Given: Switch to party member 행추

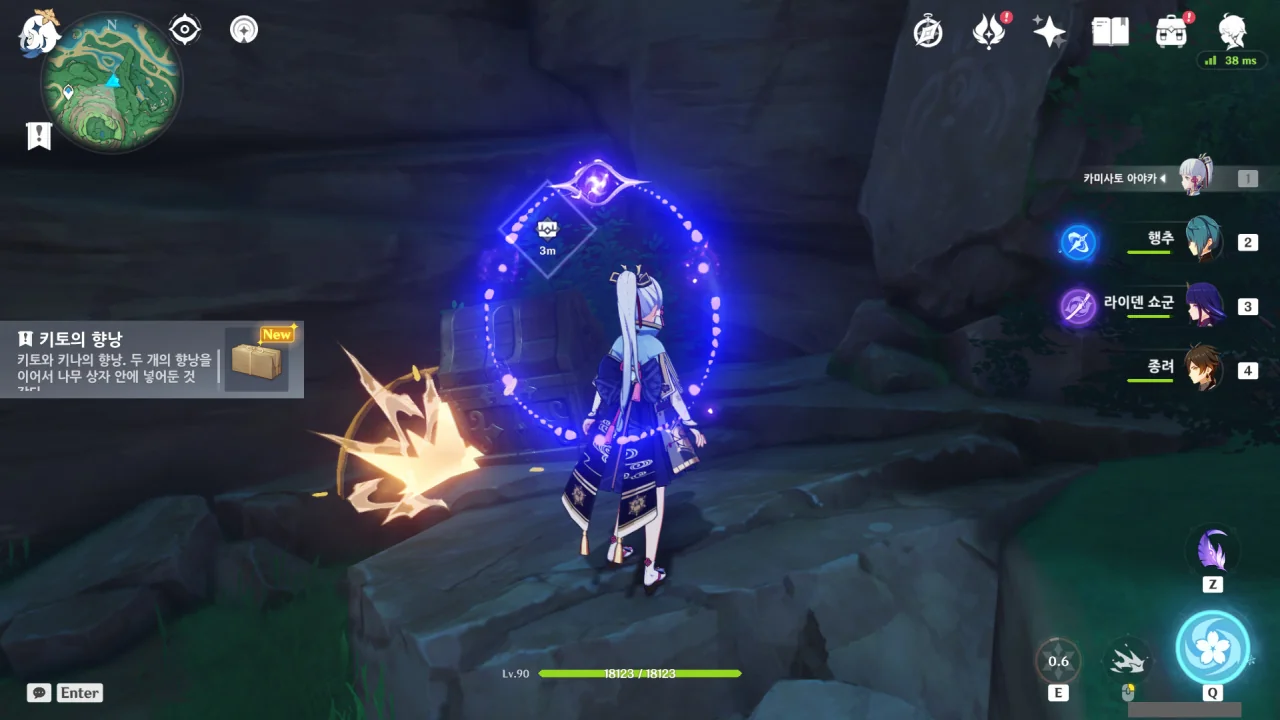Looking at the screenshot, I should (x=1203, y=241).
